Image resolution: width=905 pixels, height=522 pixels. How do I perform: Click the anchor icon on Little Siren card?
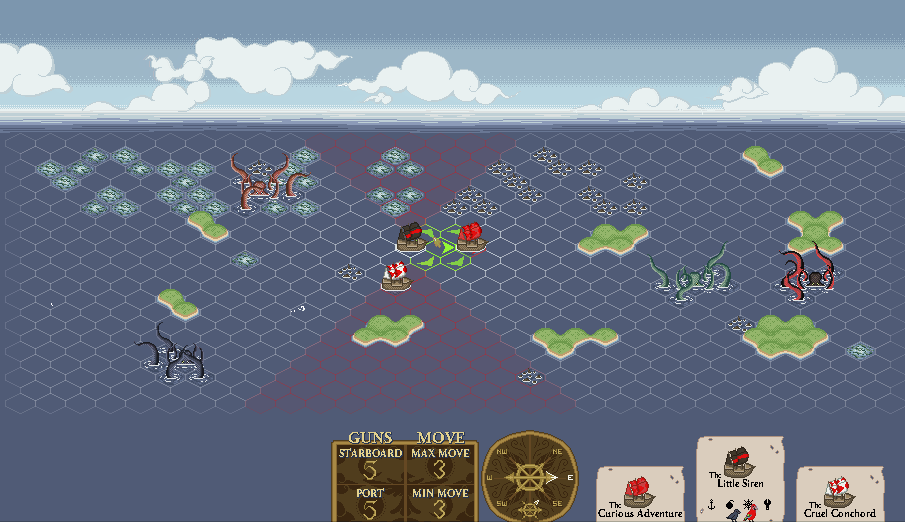point(711,504)
